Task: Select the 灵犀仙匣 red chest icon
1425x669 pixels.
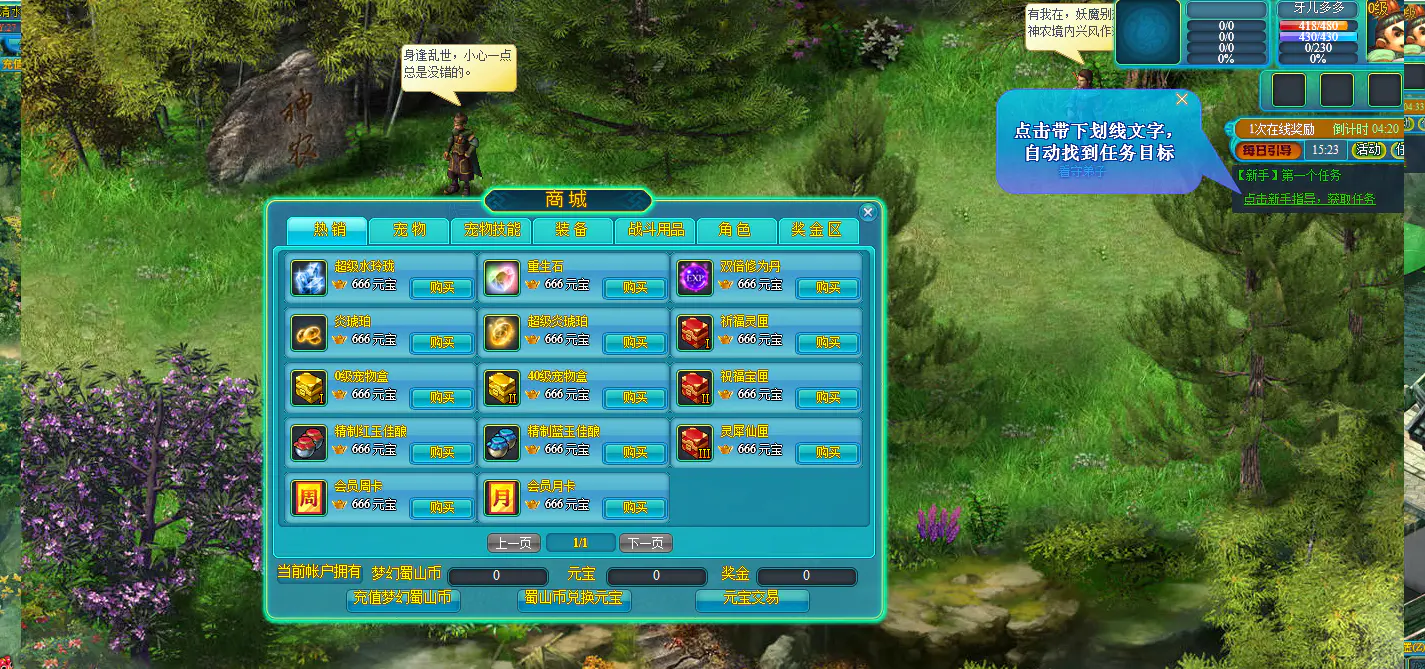Action: [x=695, y=443]
